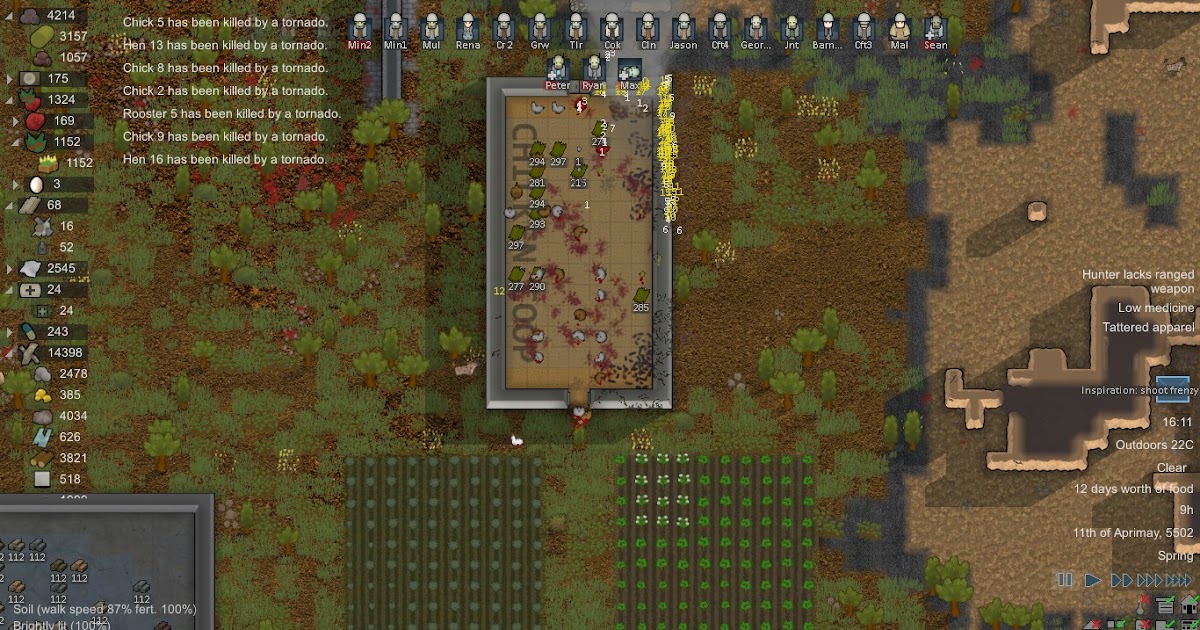Click the 'Hen 13 has been killed' message
The image size is (1200, 630).
[224, 45]
